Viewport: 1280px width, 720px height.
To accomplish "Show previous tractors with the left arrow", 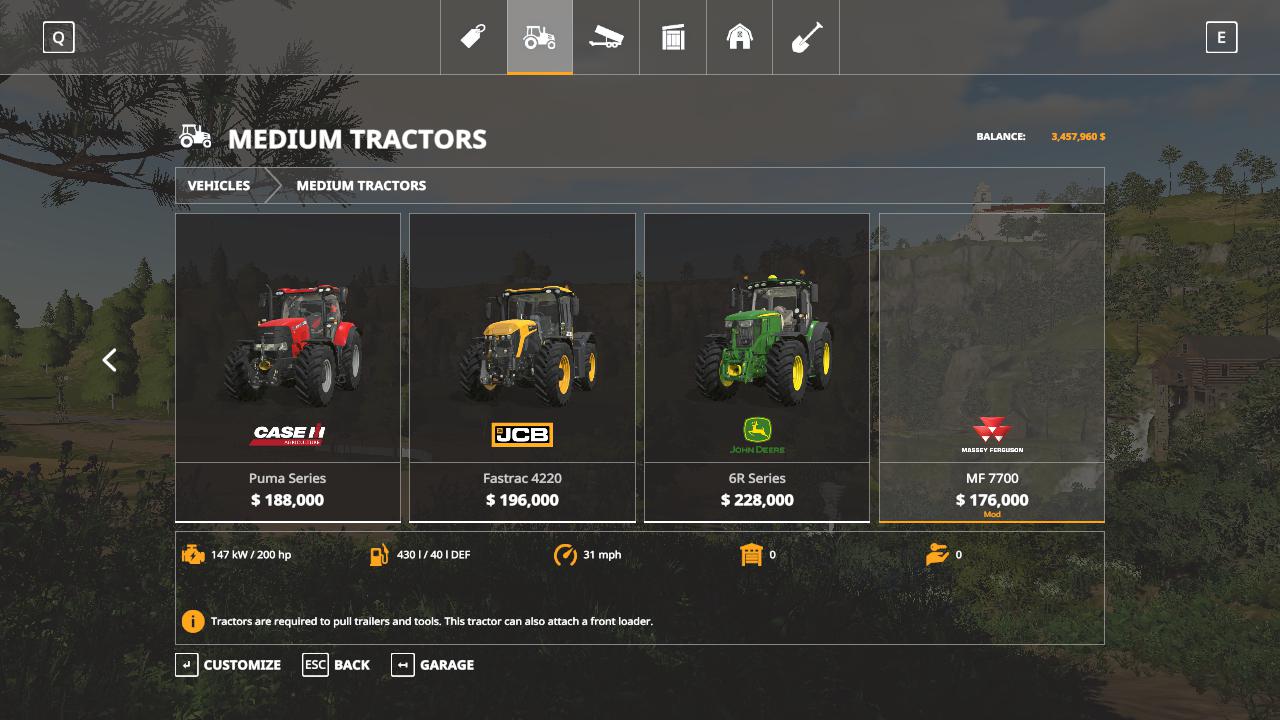I will pos(110,360).
